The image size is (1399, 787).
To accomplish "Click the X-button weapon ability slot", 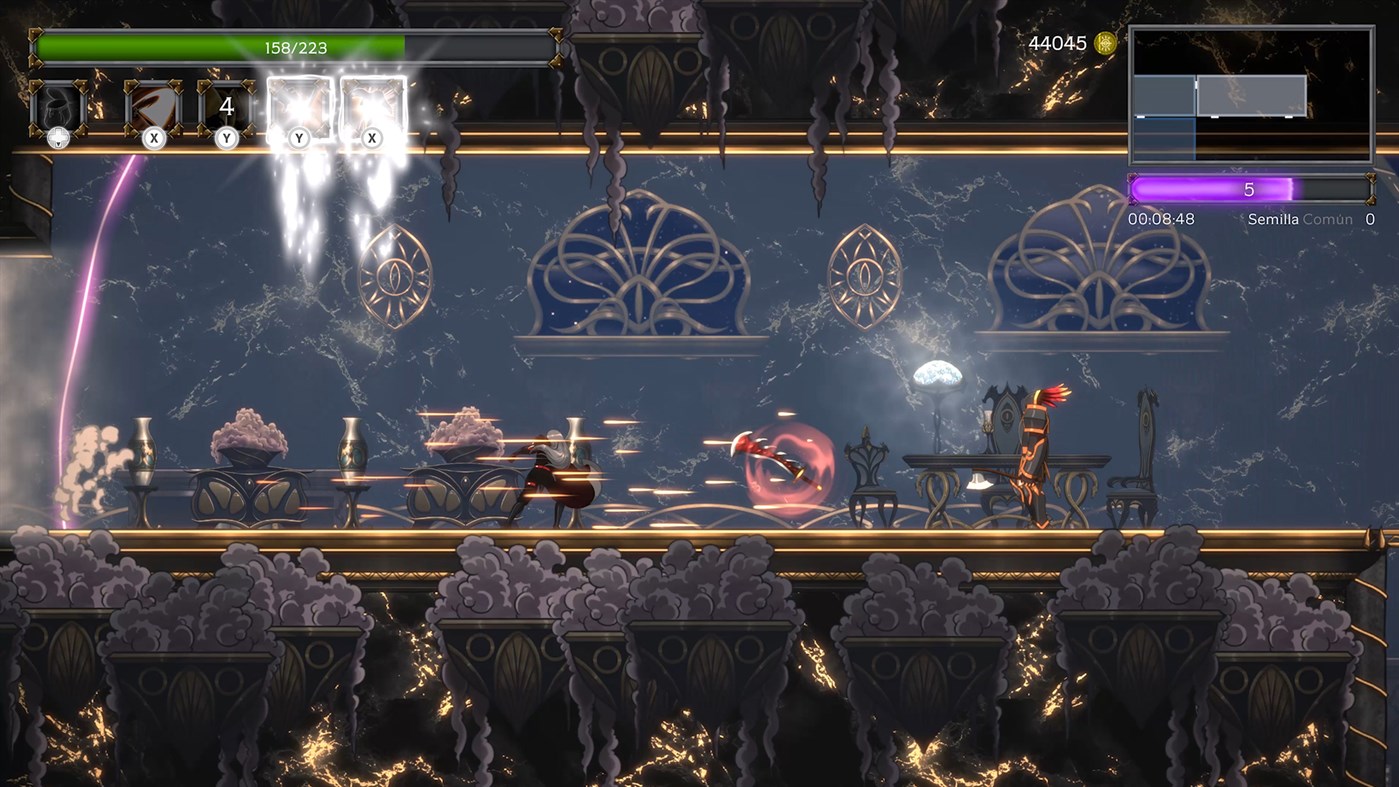I will 152,103.
